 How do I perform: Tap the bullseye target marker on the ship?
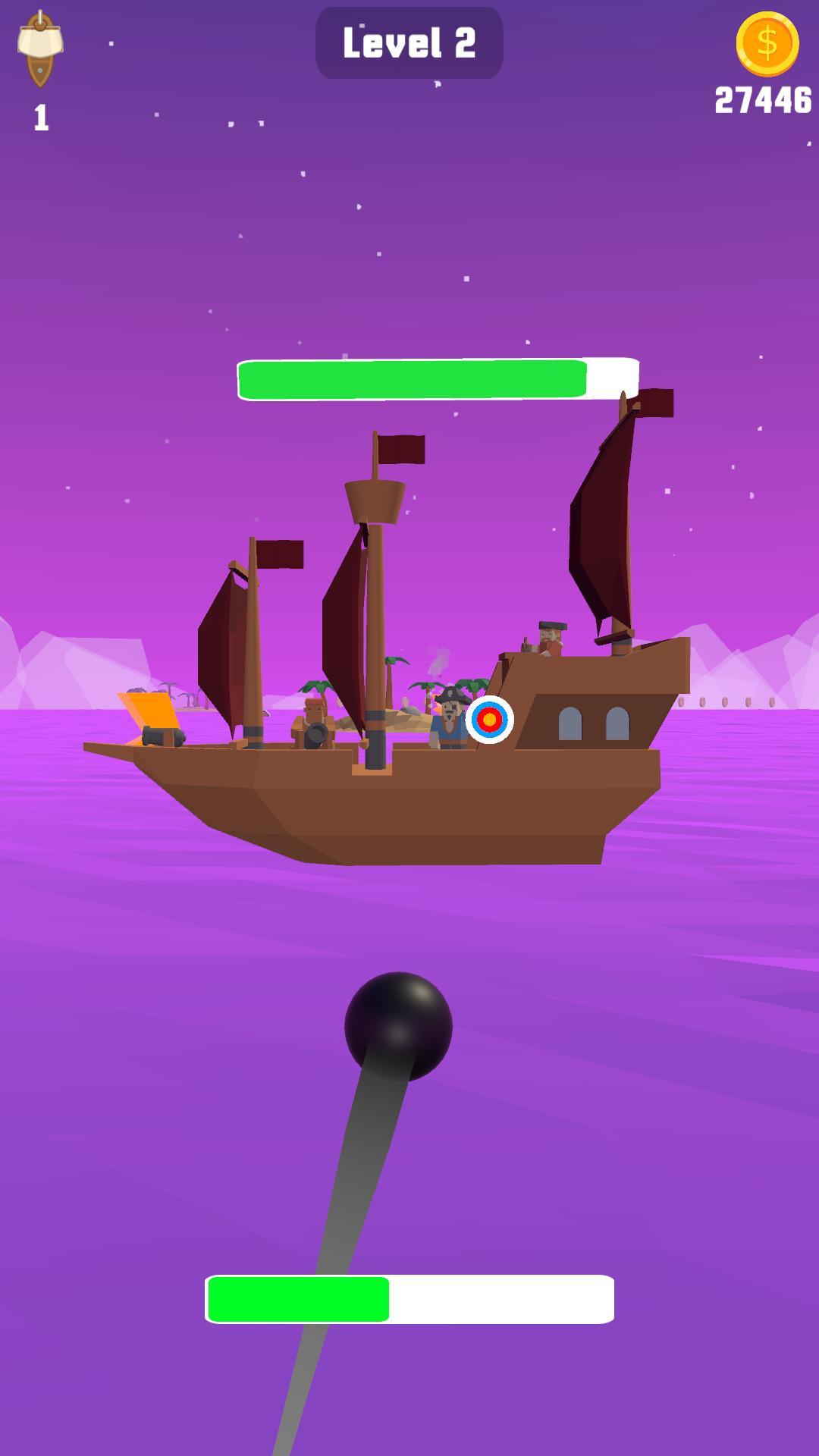490,719
